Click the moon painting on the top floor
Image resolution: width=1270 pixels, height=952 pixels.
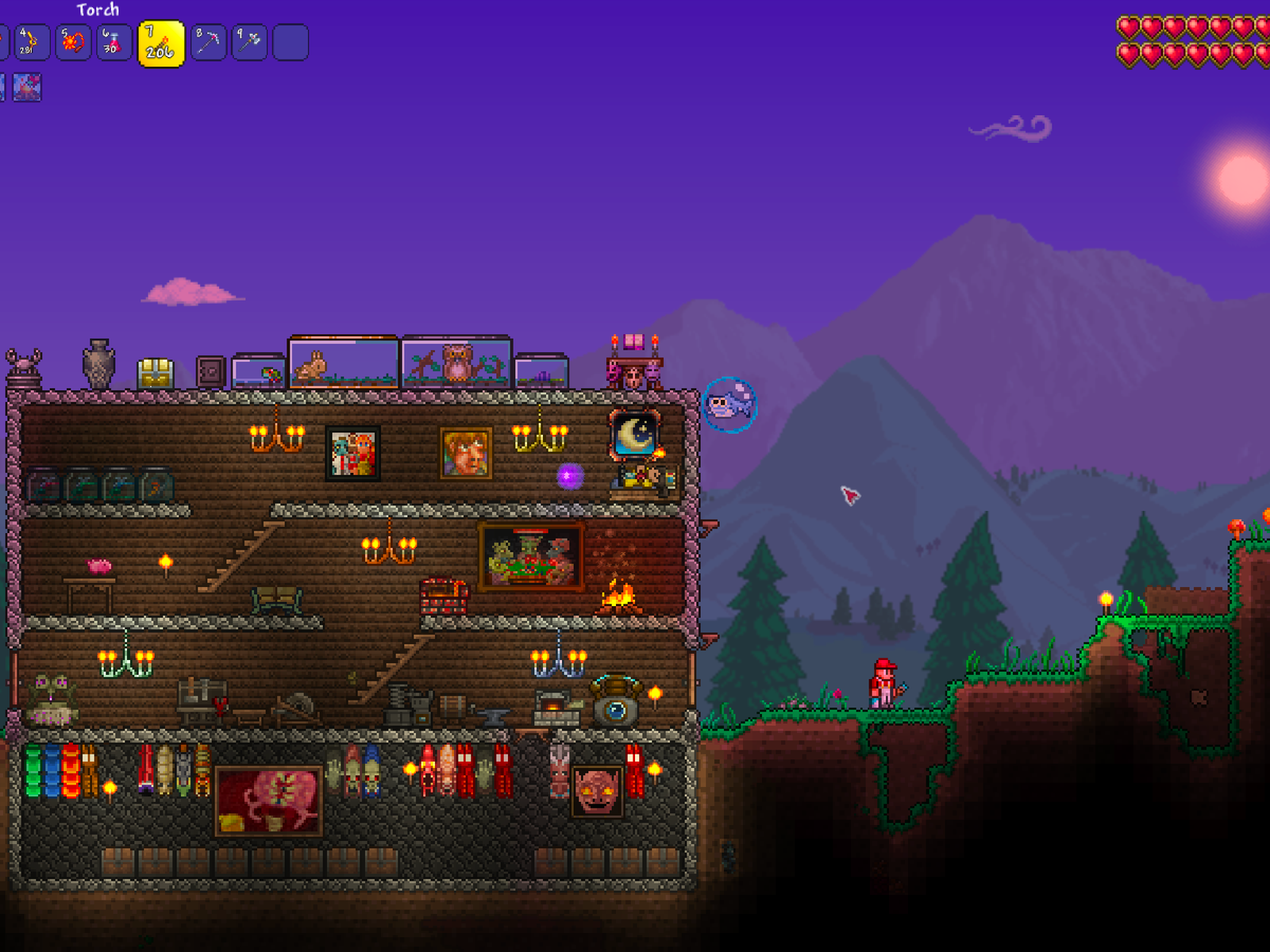[x=633, y=436]
